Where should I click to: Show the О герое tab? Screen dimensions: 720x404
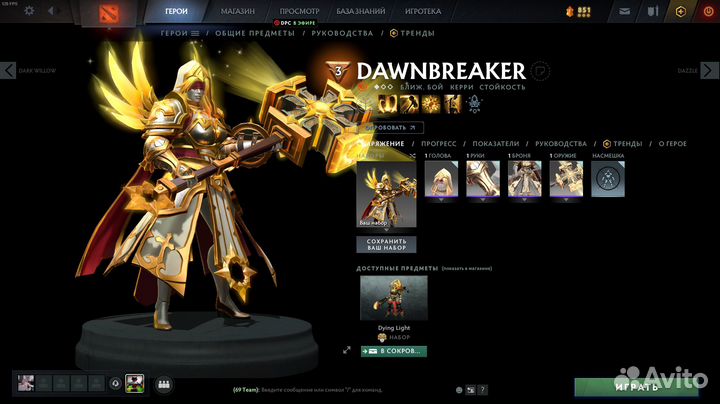(x=674, y=144)
